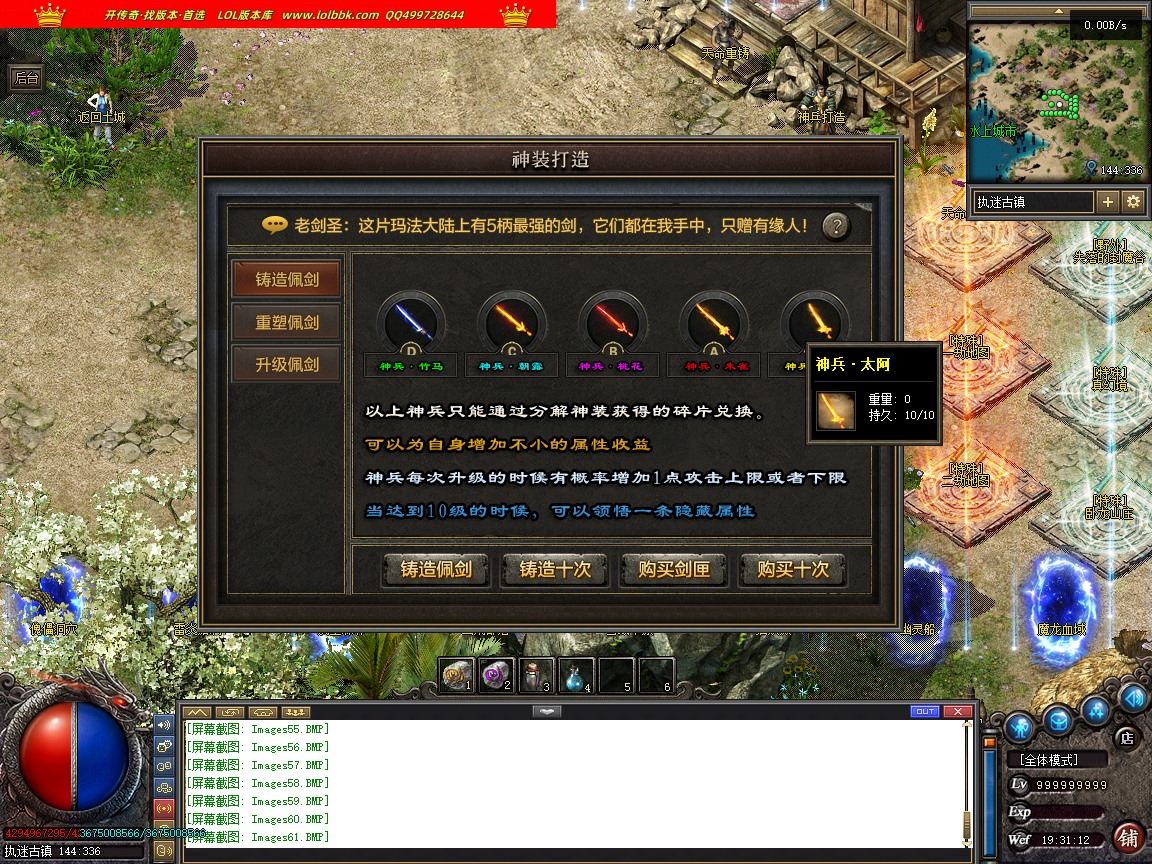Open the 后台 button at top left
The image size is (1152, 864).
point(25,77)
